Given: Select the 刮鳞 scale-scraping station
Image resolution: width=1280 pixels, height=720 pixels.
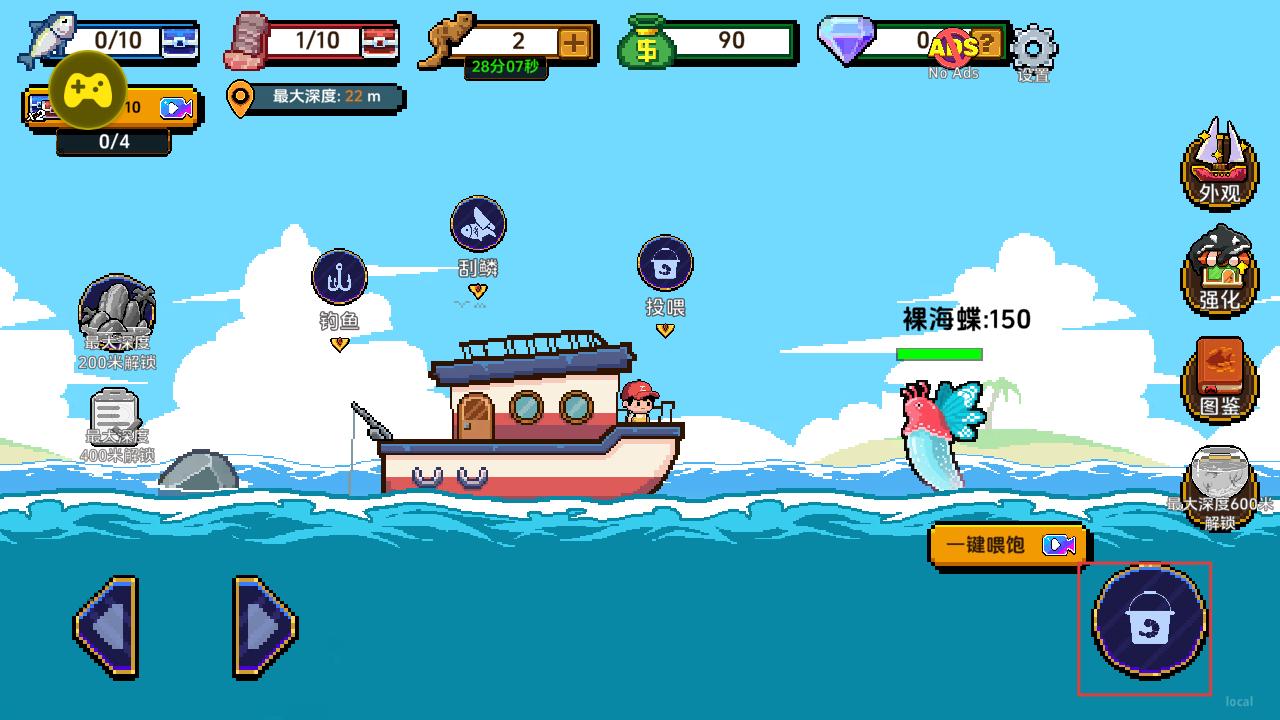Looking at the screenshot, I should tap(478, 224).
